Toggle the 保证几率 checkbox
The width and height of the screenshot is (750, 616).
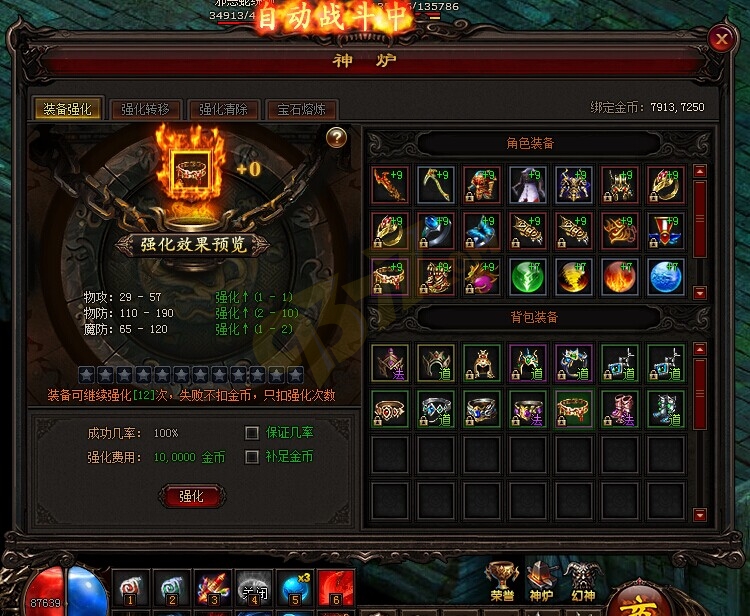coord(253,433)
